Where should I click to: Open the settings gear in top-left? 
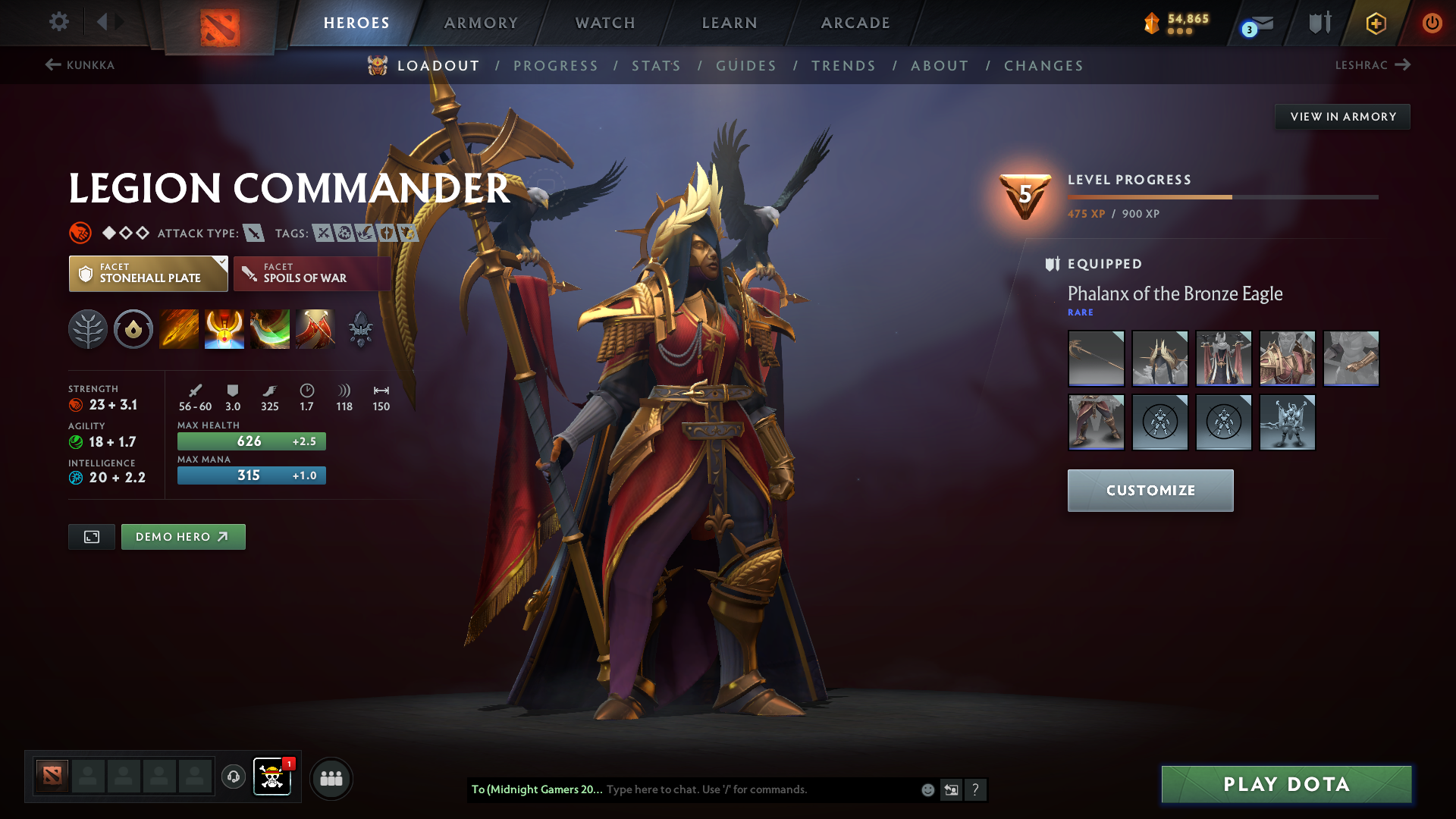tap(59, 22)
